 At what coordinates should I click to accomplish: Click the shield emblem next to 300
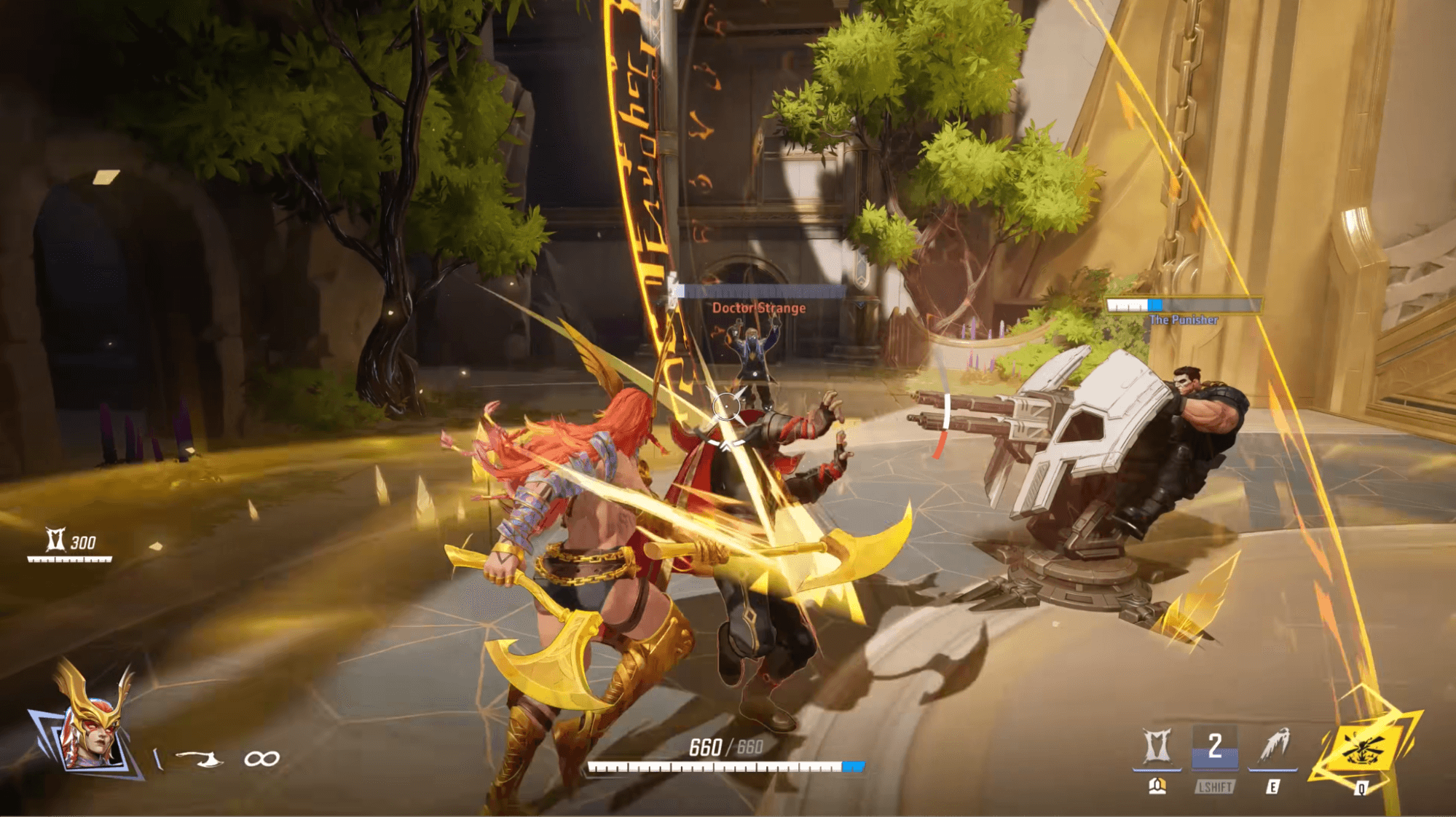(55, 540)
